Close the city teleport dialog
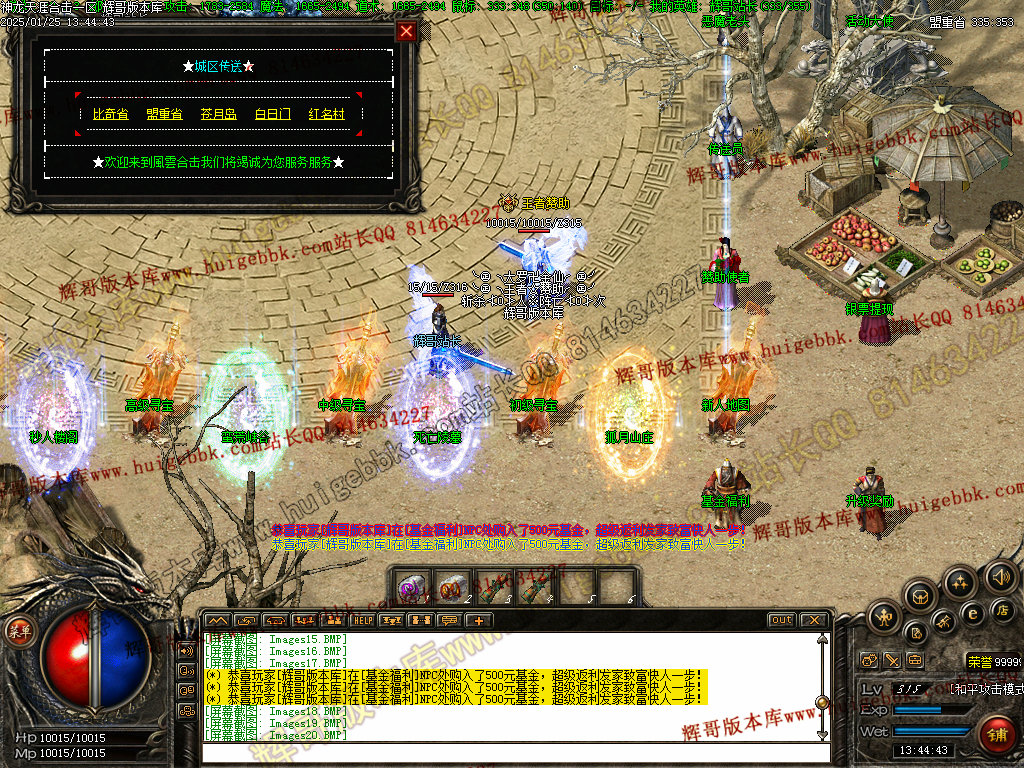This screenshot has height=768, width=1024. [405, 31]
